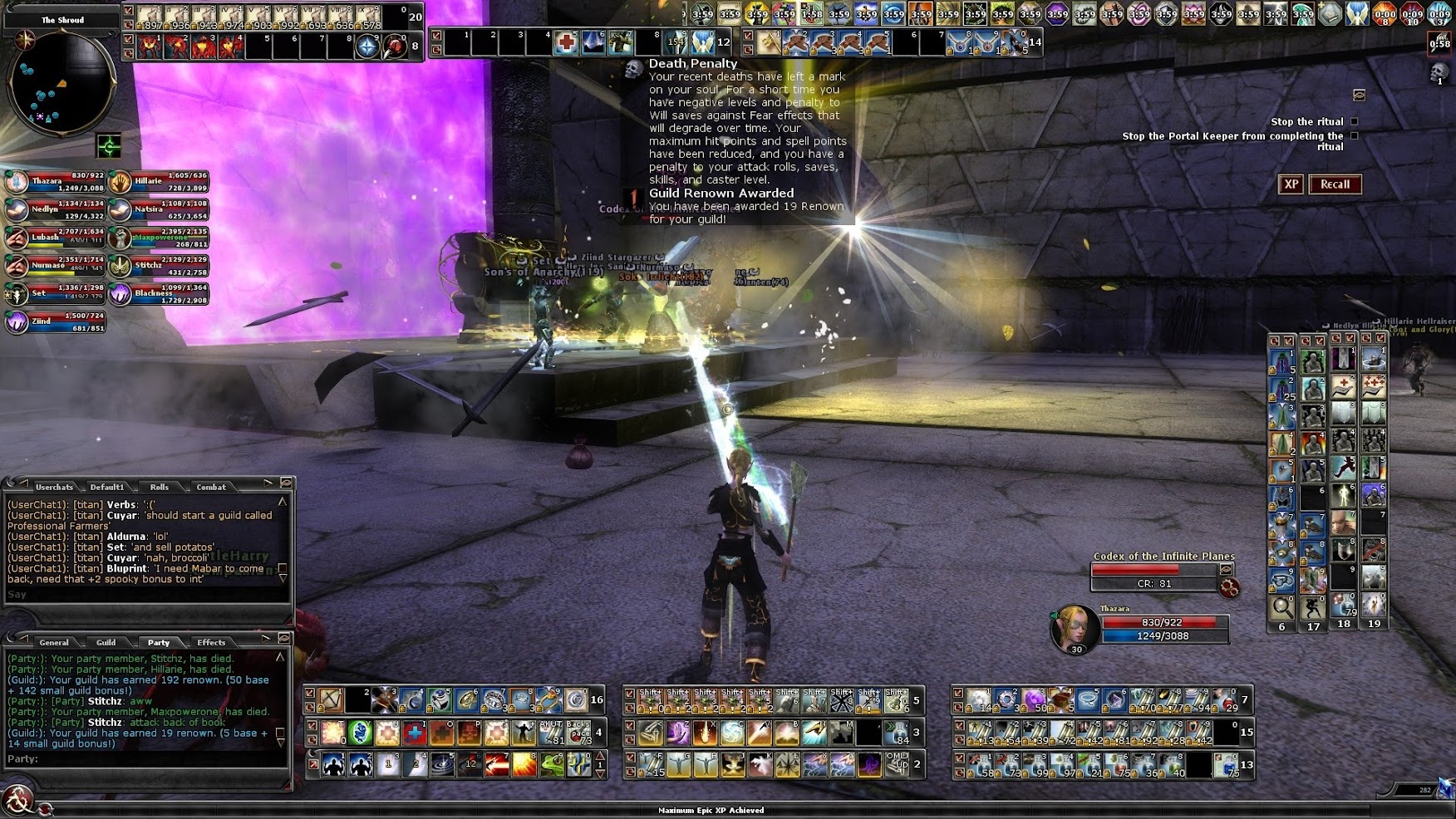
Task: Show the Effects chat tab
Action: point(211,642)
